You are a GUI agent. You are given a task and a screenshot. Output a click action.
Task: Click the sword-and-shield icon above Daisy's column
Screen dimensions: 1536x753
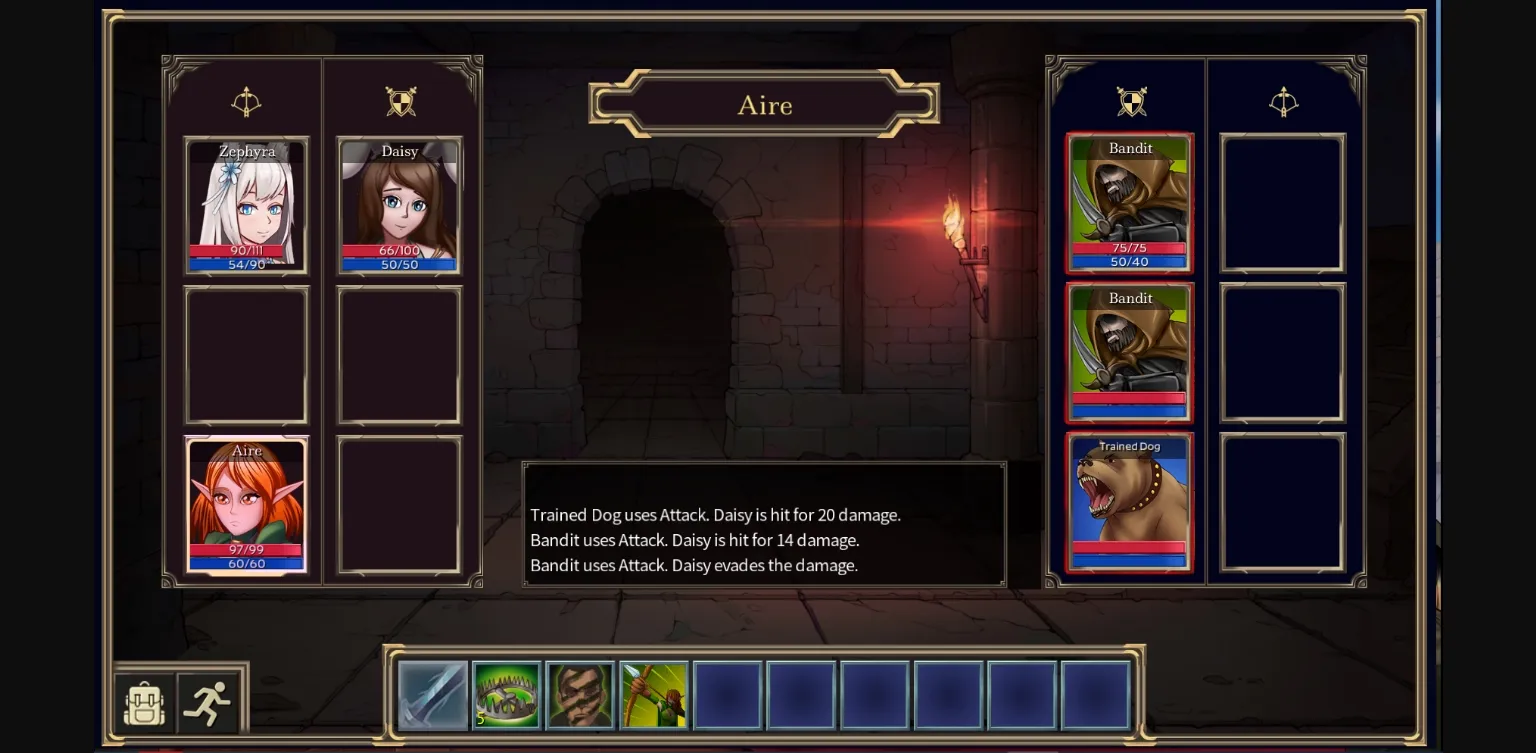pos(399,101)
